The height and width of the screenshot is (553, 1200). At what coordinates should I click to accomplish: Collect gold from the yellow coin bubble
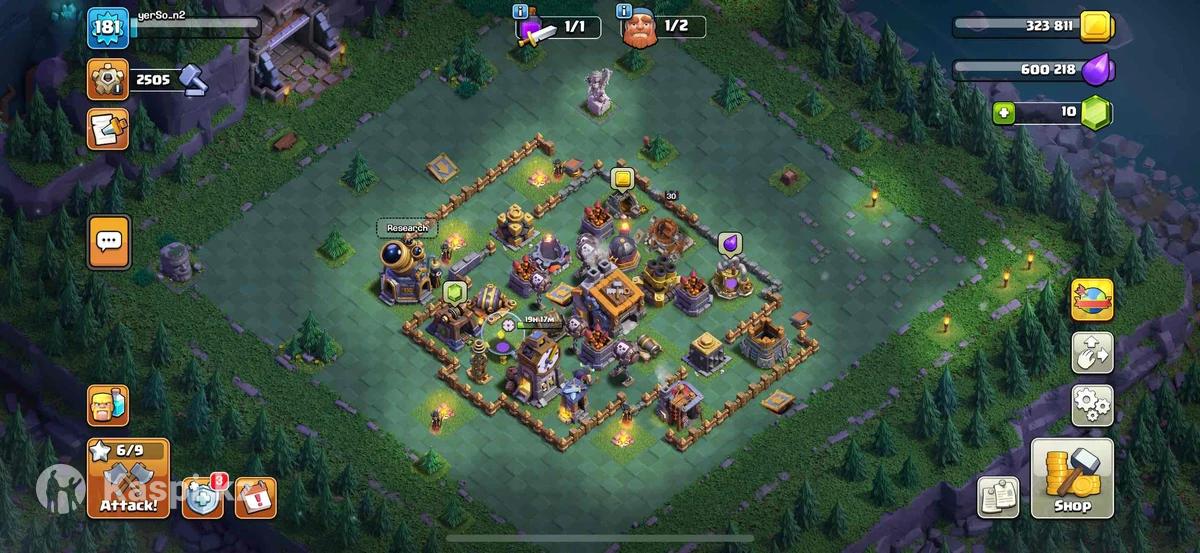tap(622, 180)
